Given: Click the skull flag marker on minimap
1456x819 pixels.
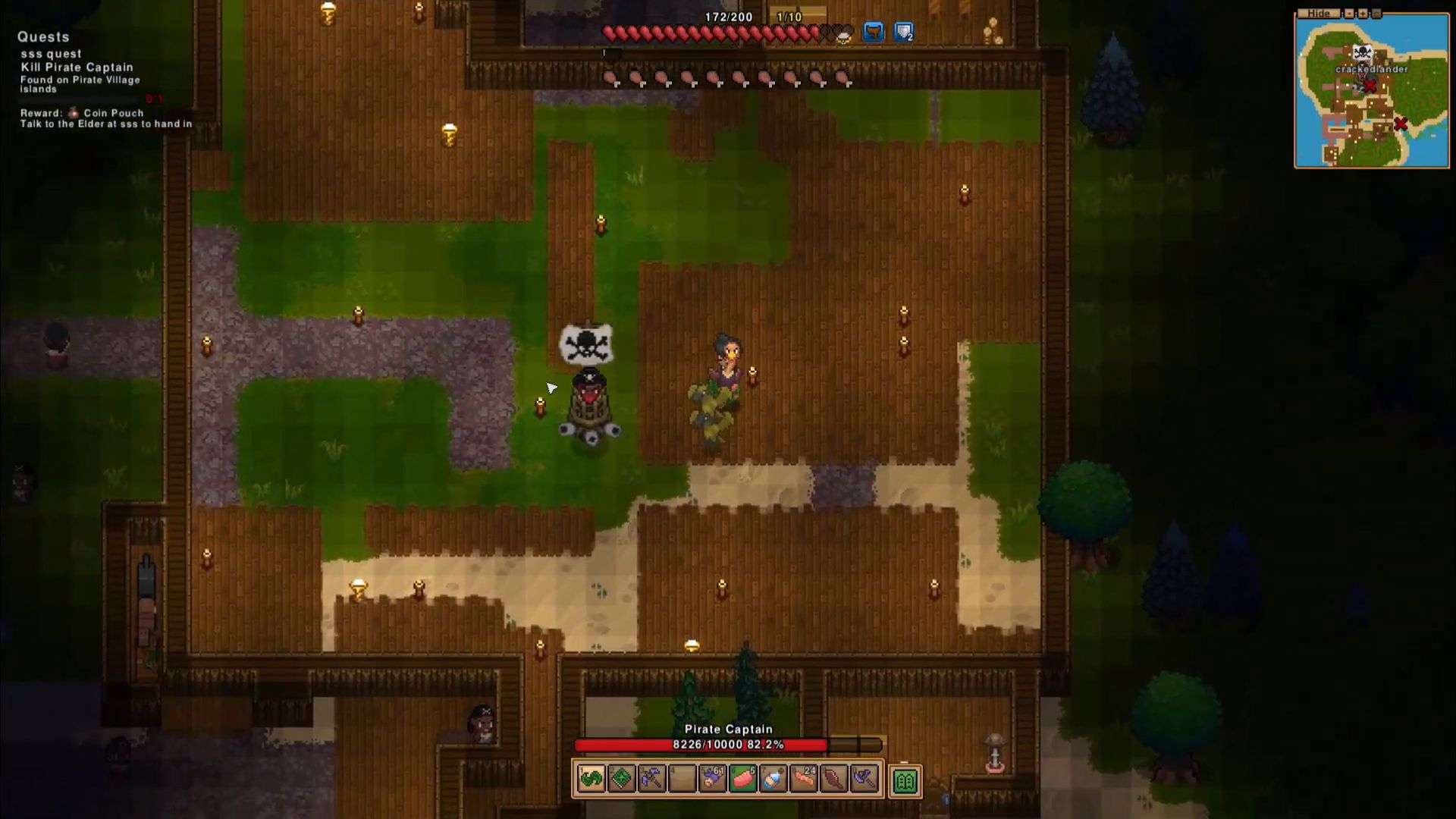Looking at the screenshot, I should [1363, 52].
